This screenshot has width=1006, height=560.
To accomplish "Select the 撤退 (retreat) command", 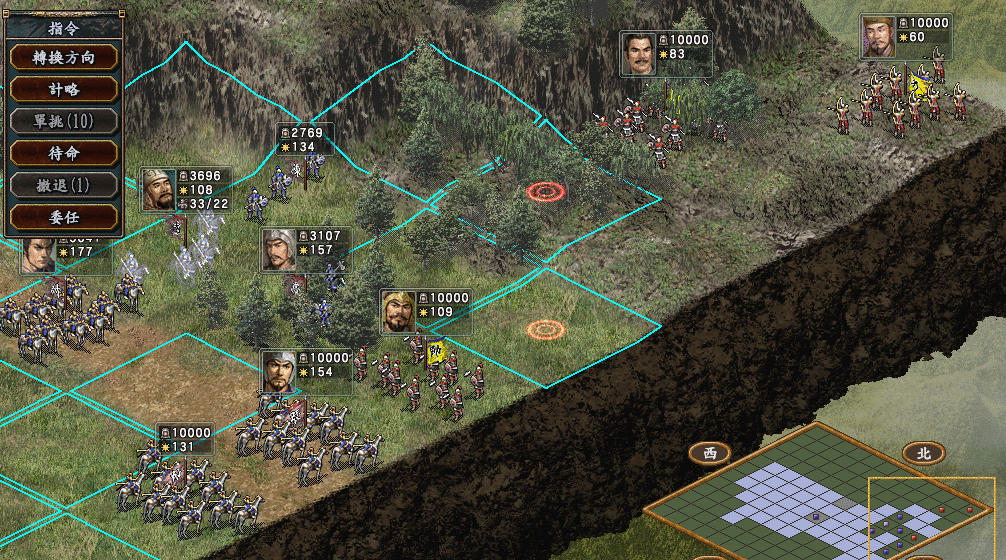I will [x=64, y=185].
